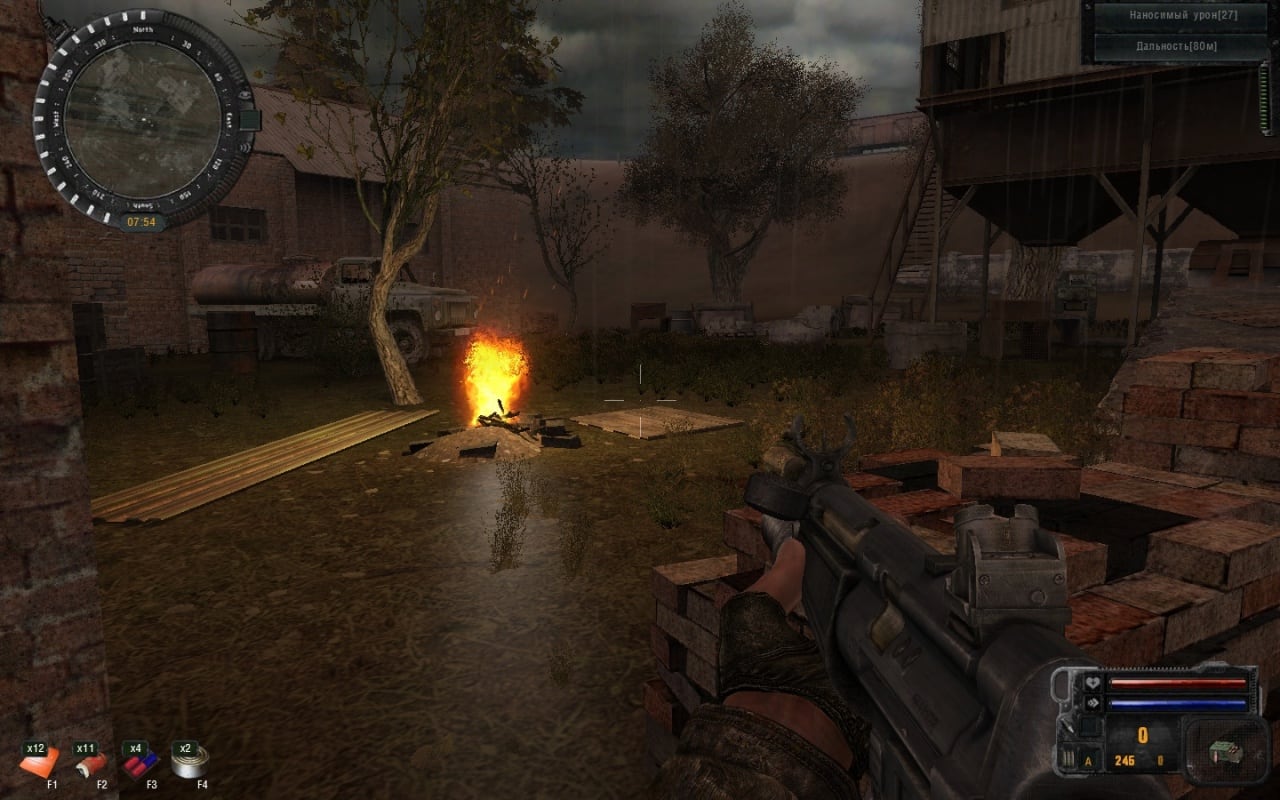Toggle the fire mode 'A' indicator

pos(1088,762)
